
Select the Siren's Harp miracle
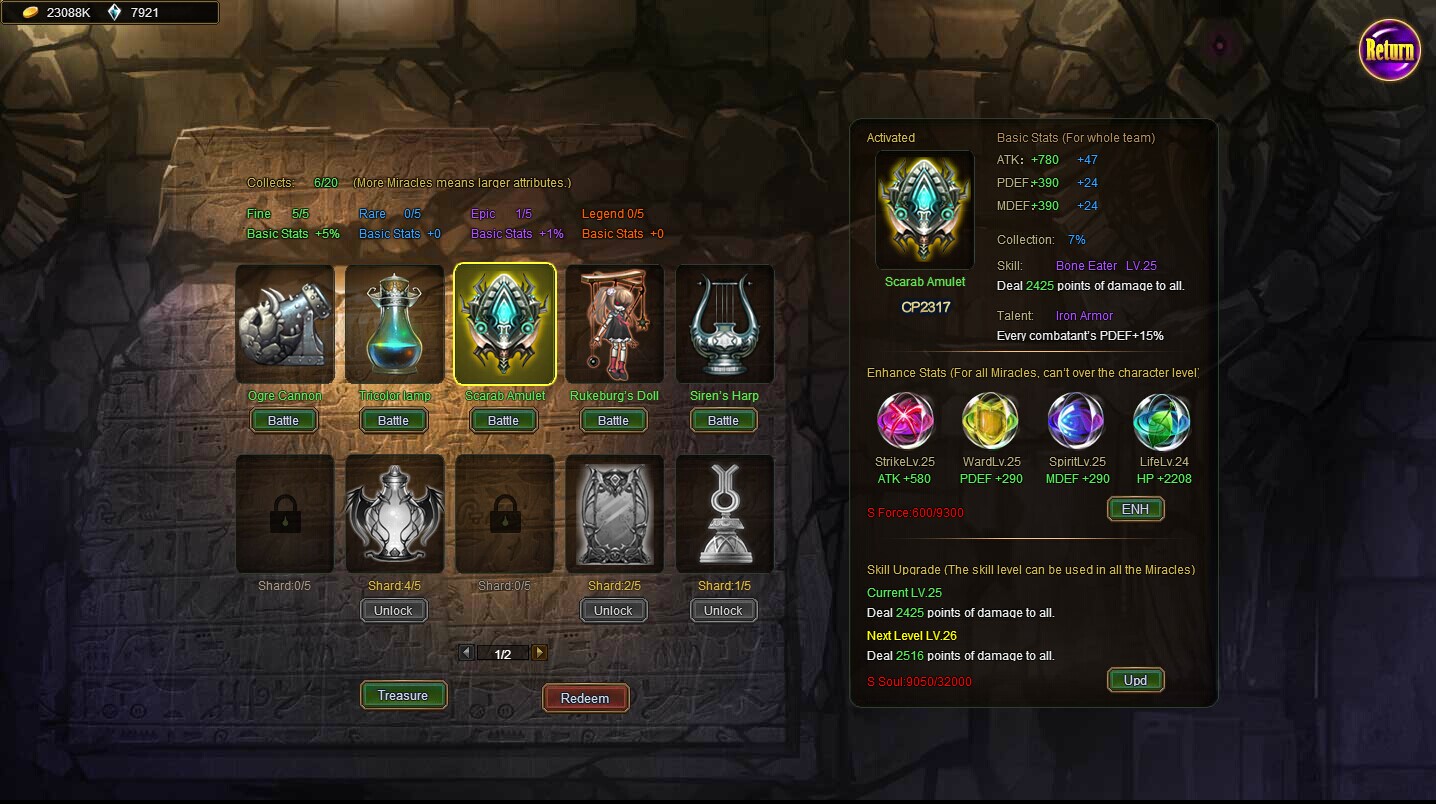pyautogui.click(x=725, y=323)
